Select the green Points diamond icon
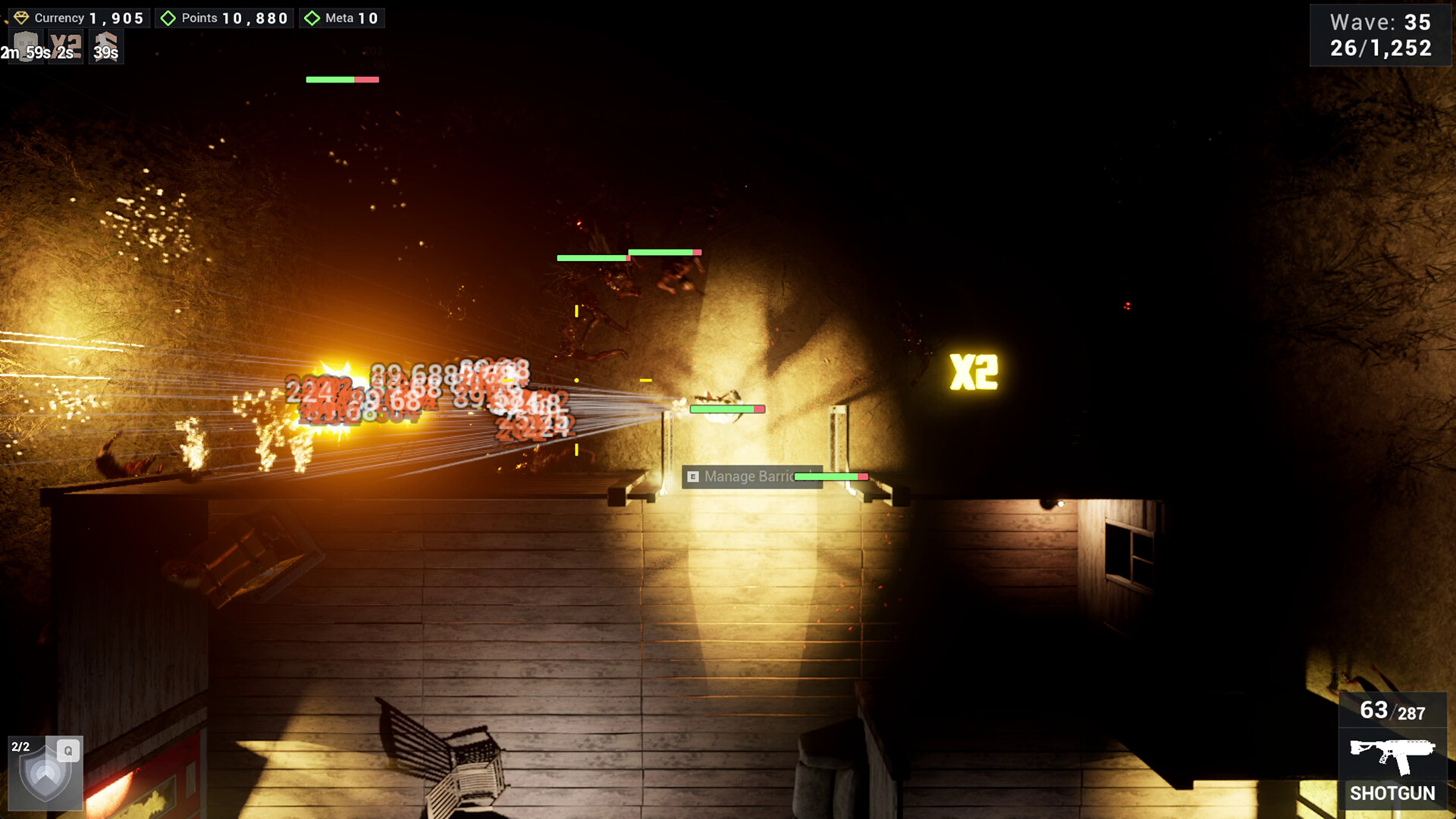This screenshot has width=1456, height=819. pyautogui.click(x=168, y=17)
